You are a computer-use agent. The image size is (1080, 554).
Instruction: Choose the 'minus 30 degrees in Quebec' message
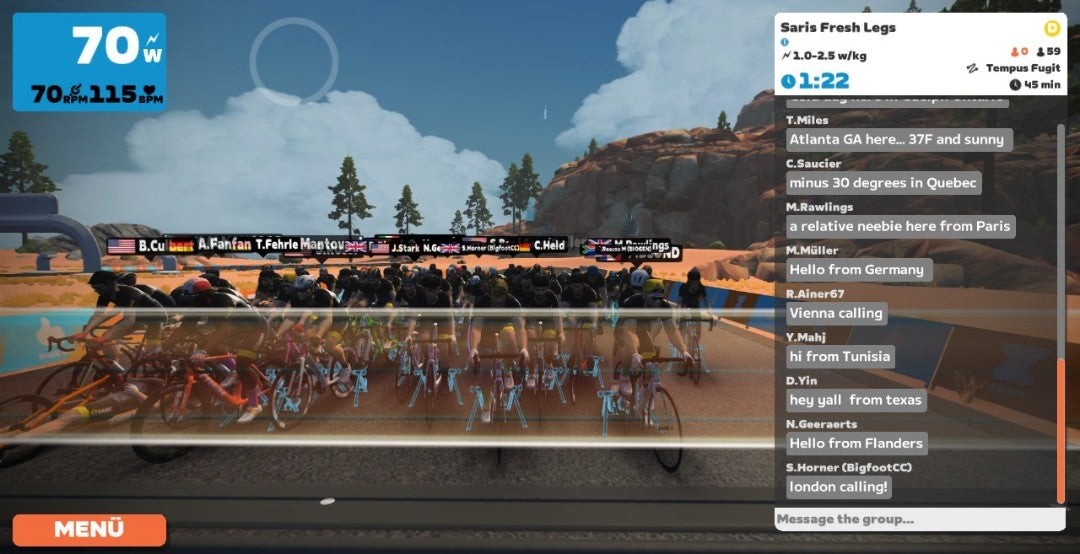[x=883, y=183]
